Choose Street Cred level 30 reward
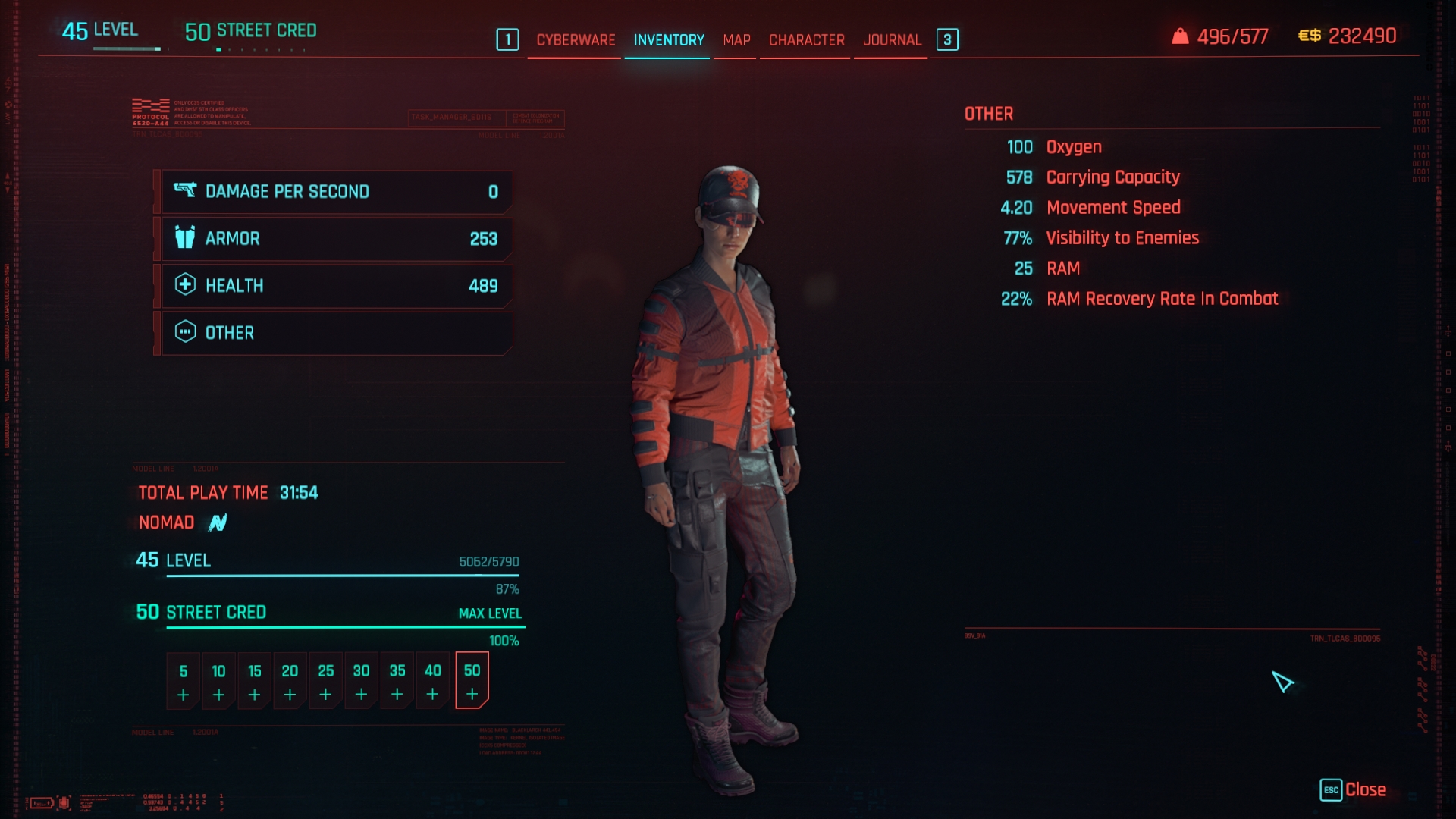 [361, 681]
